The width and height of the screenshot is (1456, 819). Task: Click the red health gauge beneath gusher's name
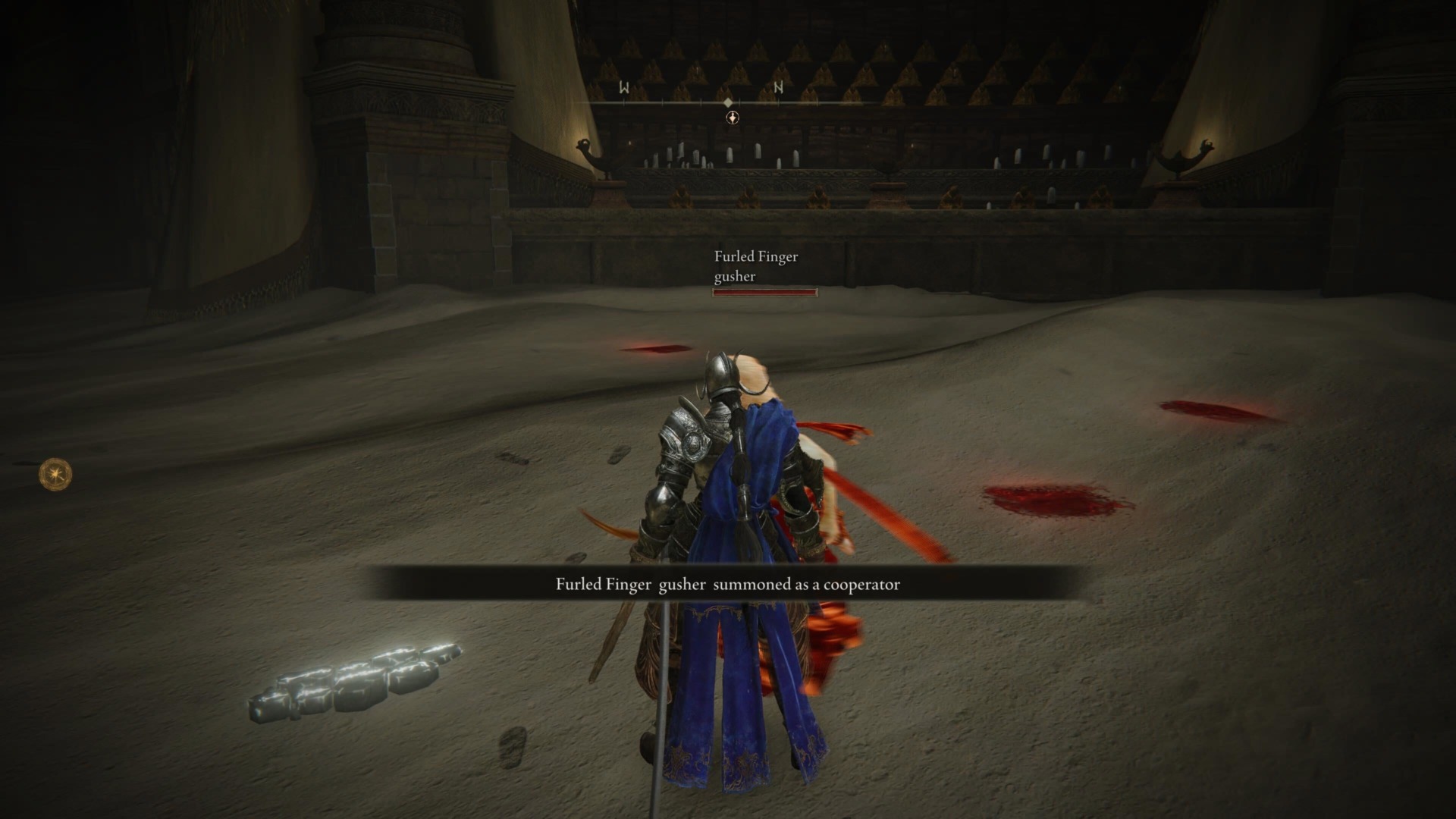click(764, 291)
